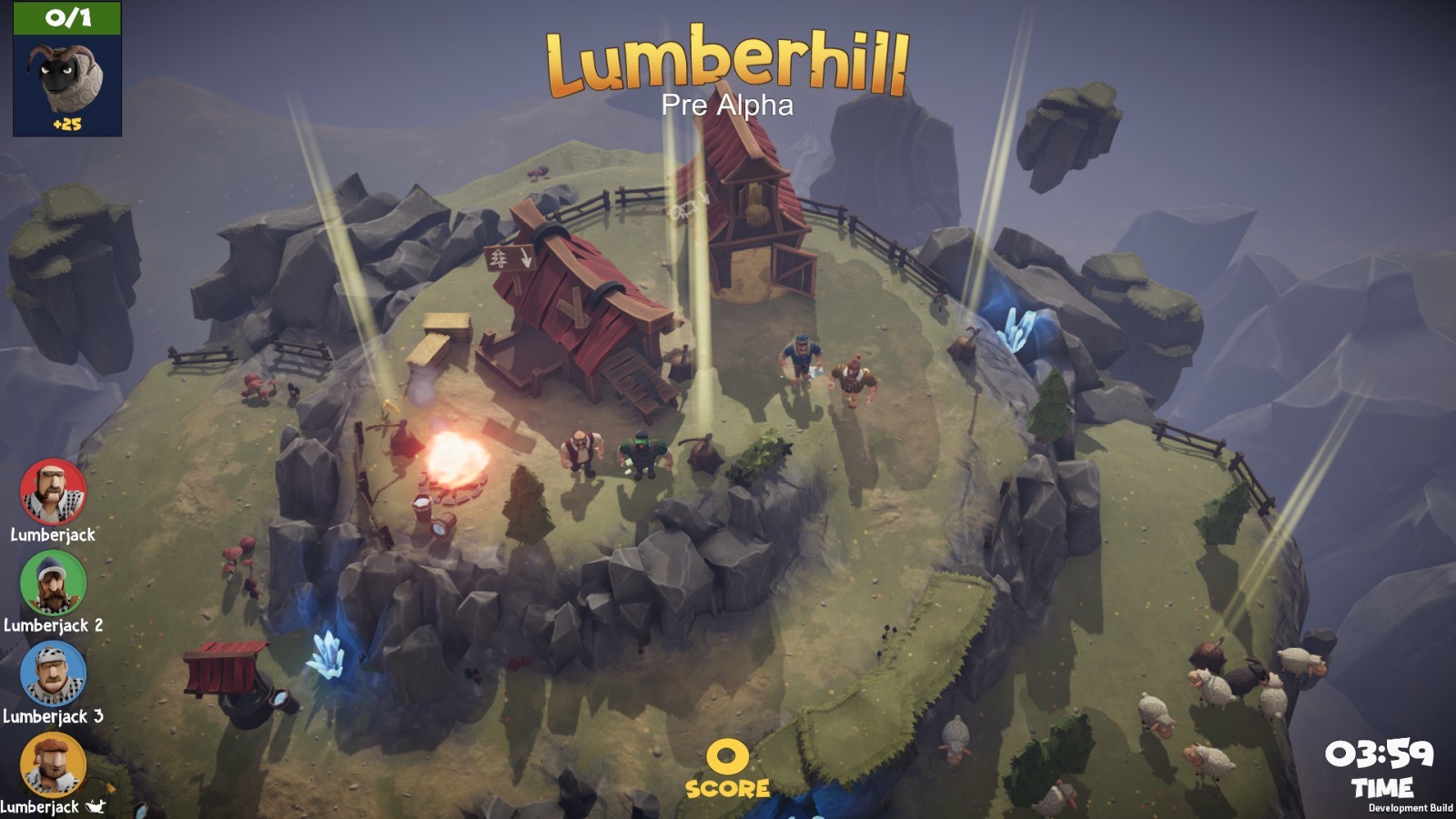Click the tall red barn with hay loft
The height and width of the screenshot is (819, 1456).
pos(746,218)
